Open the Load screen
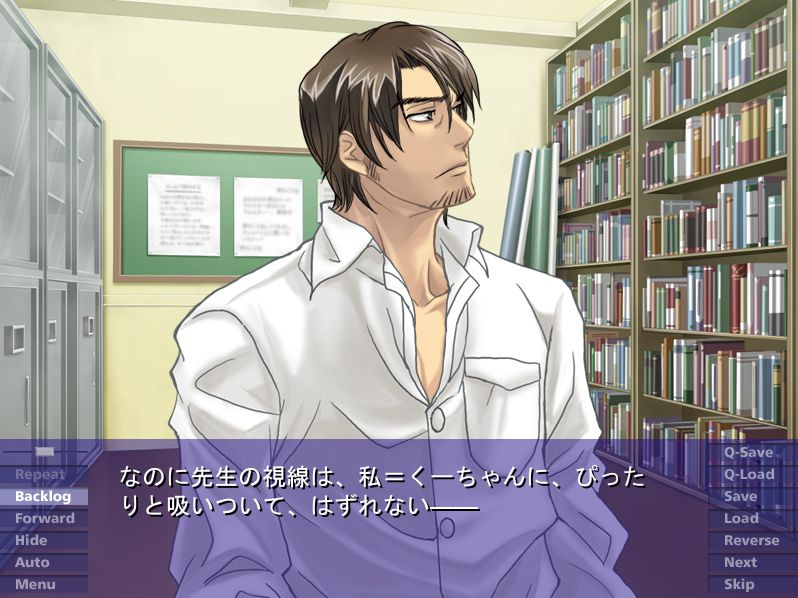Screen dimensions: 798x598 (742, 519)
